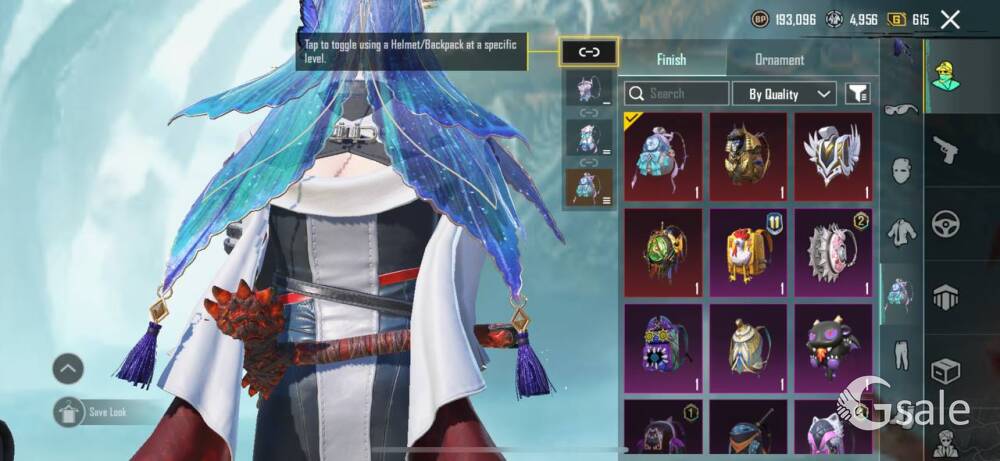1000x461 pixels.
Task: Select the equipped light-blue backpack skin
Action: pos(663,156)
